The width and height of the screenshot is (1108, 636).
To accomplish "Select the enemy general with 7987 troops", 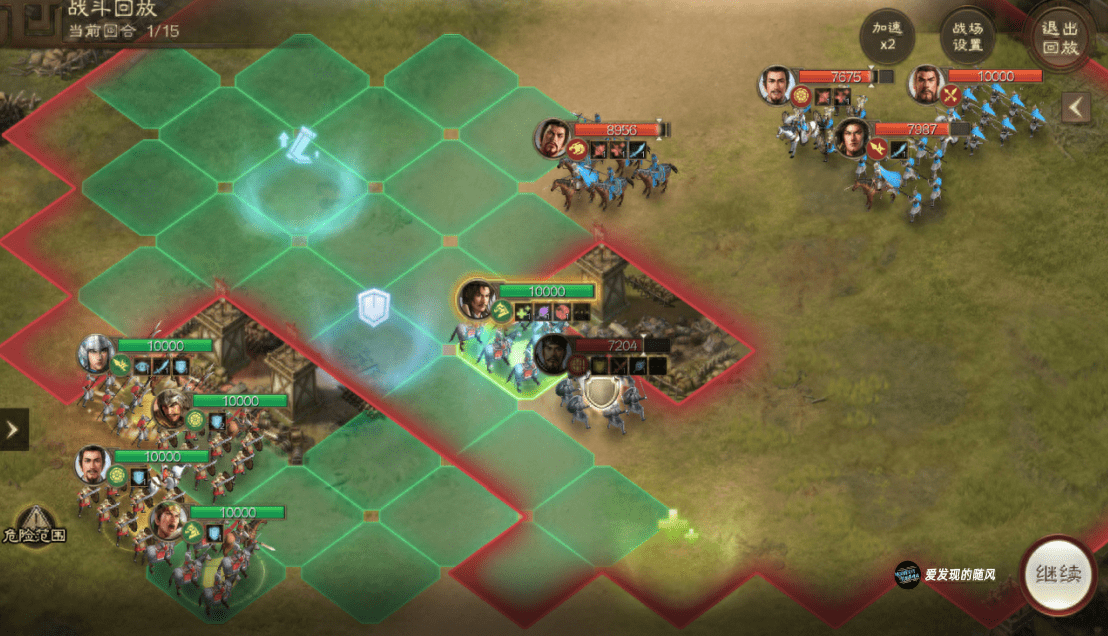I will tap(852, 137).
